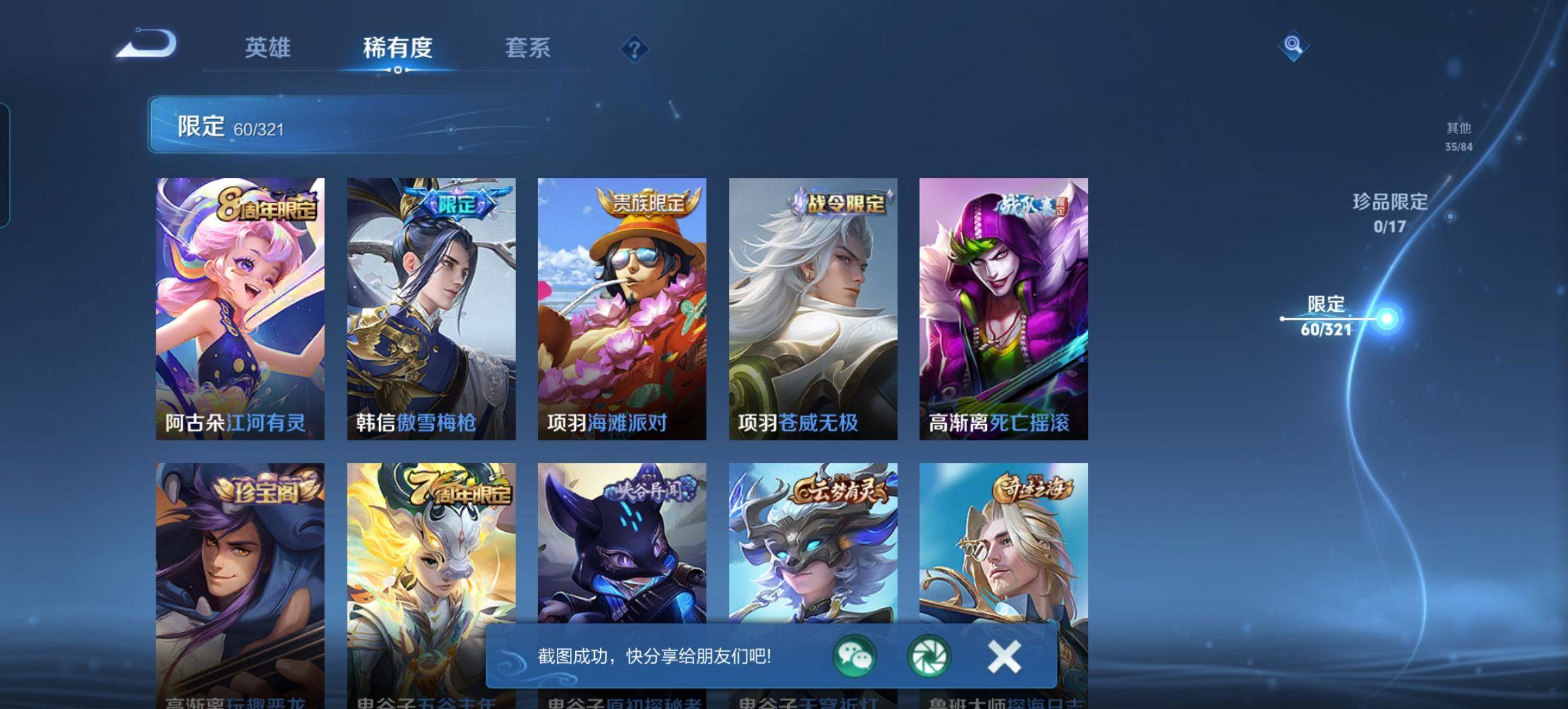1568x709 pixels.
Task: Select 阿古朵 江河有灵 skin card
Action: pyautogui.click(x=240, y=309)
